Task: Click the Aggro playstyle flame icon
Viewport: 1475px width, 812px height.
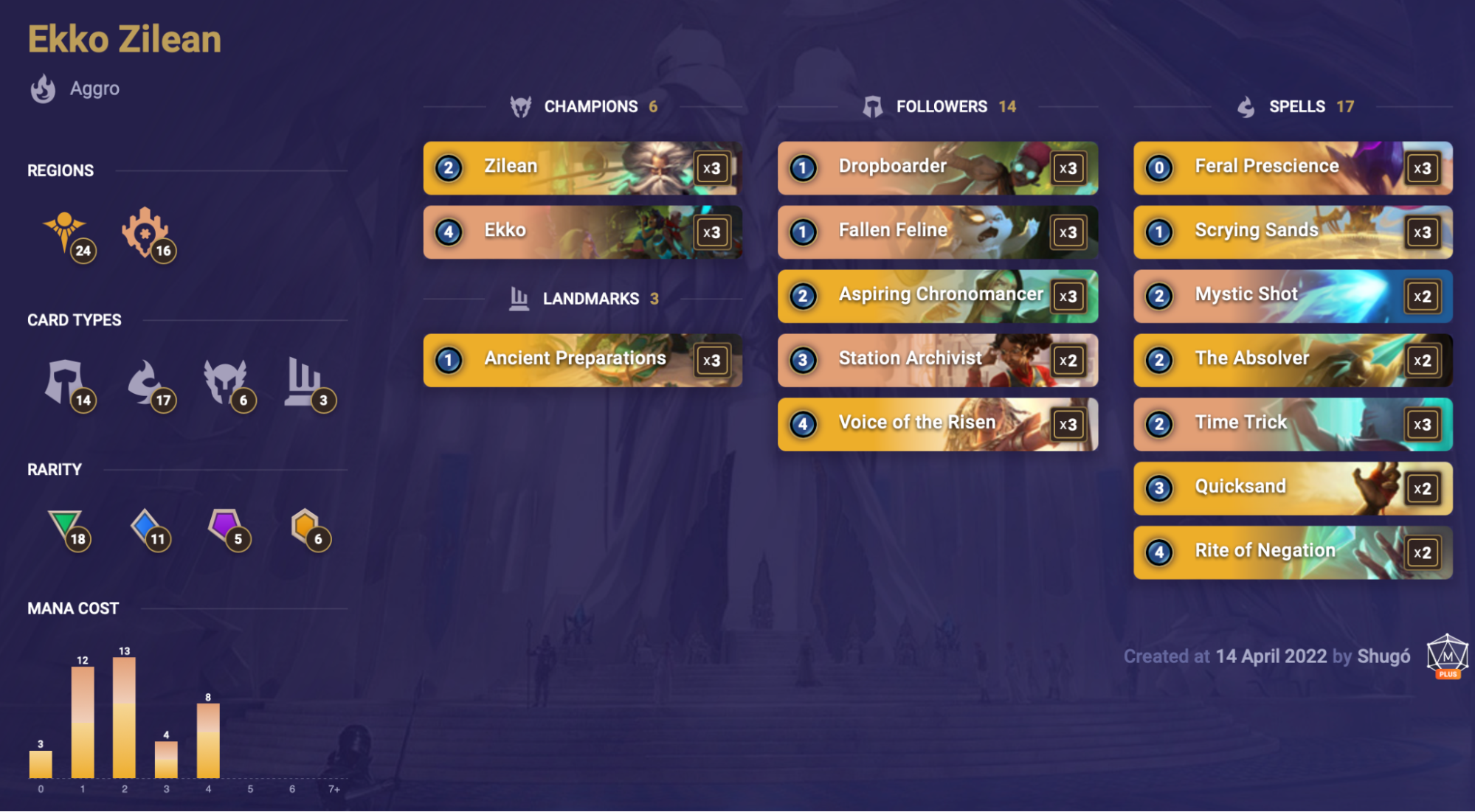Action: click(43, 88)
